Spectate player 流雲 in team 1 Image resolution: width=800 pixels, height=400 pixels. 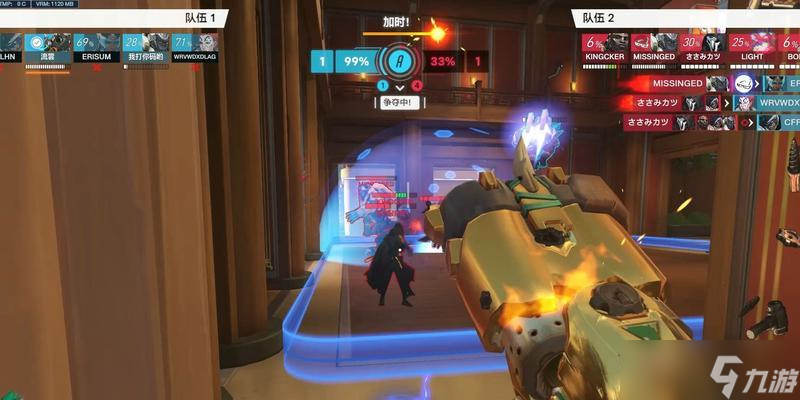coord(47,47)
